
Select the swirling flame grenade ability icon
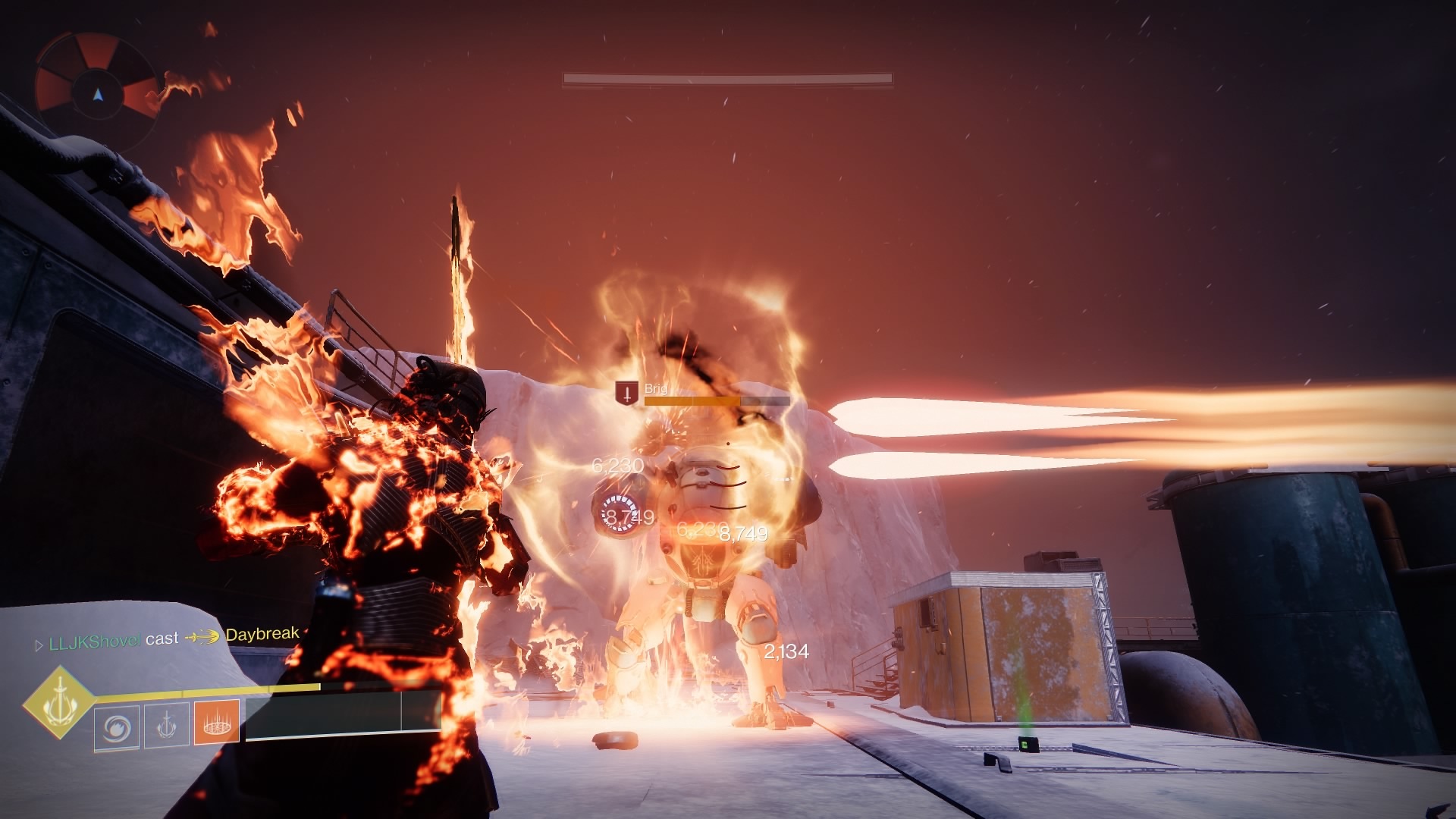[x=117, y=728]
